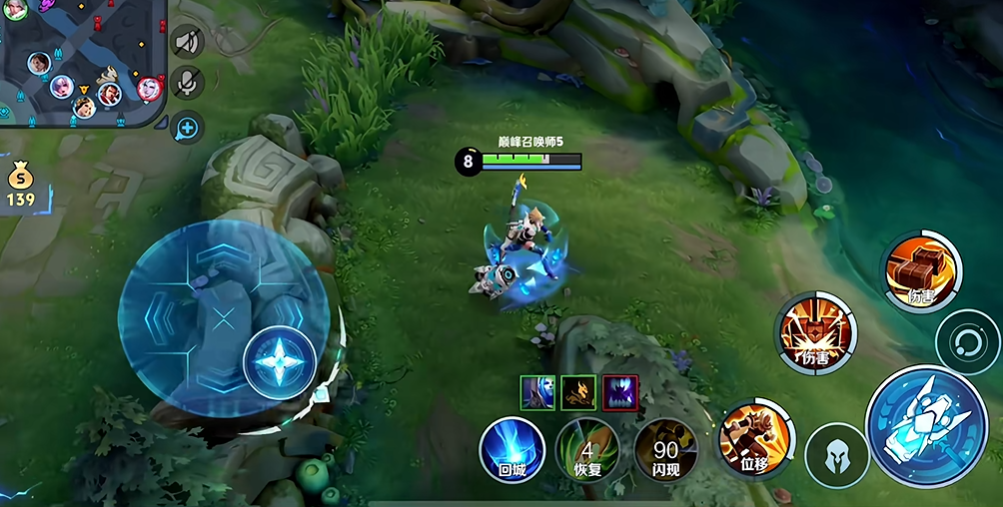The width and height of the screenshot is (1003, 507).
Task: Select the golden dragon buff icon
Action: click(x=578, y=392)
